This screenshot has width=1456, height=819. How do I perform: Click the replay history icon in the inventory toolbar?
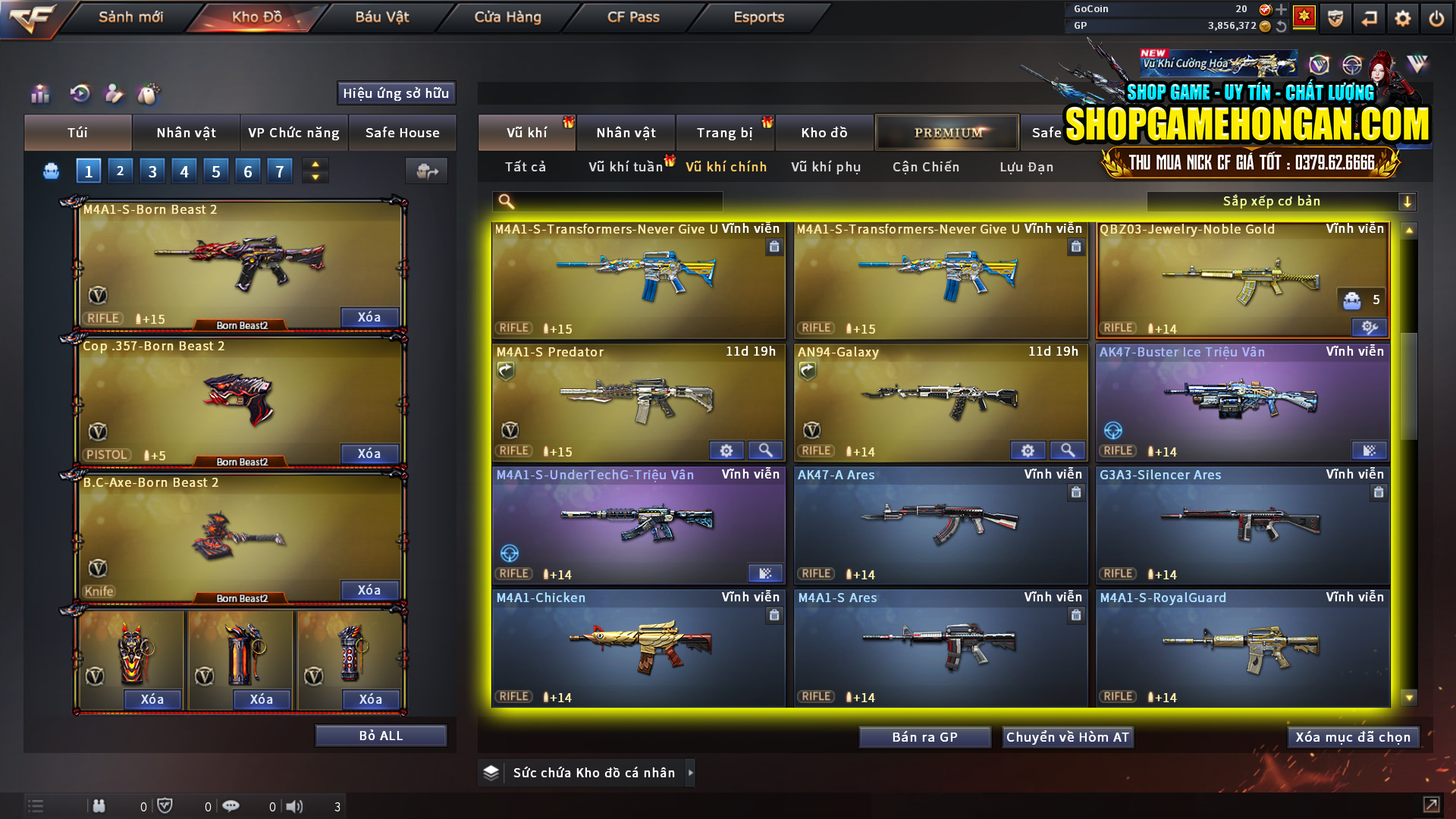(x=79, y=94)
